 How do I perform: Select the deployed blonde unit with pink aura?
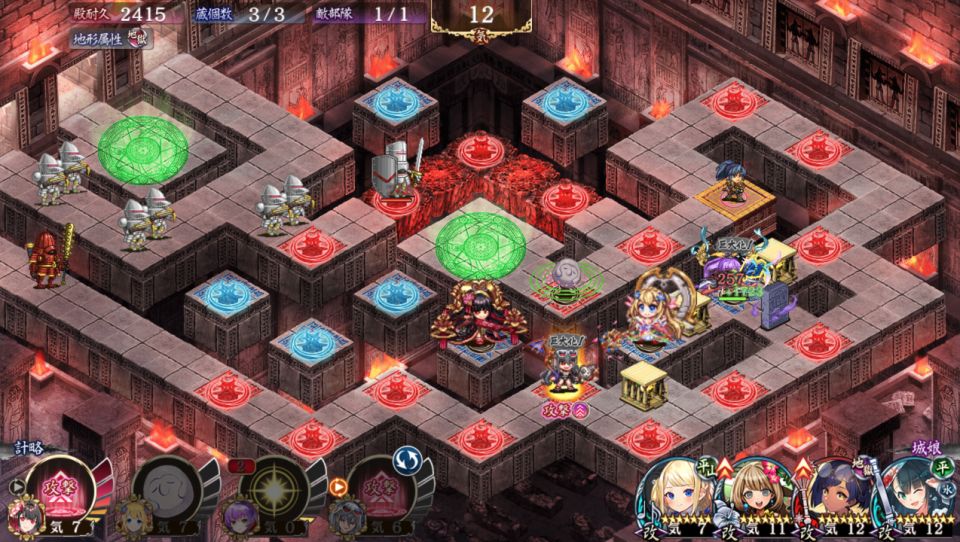point(655,310)
